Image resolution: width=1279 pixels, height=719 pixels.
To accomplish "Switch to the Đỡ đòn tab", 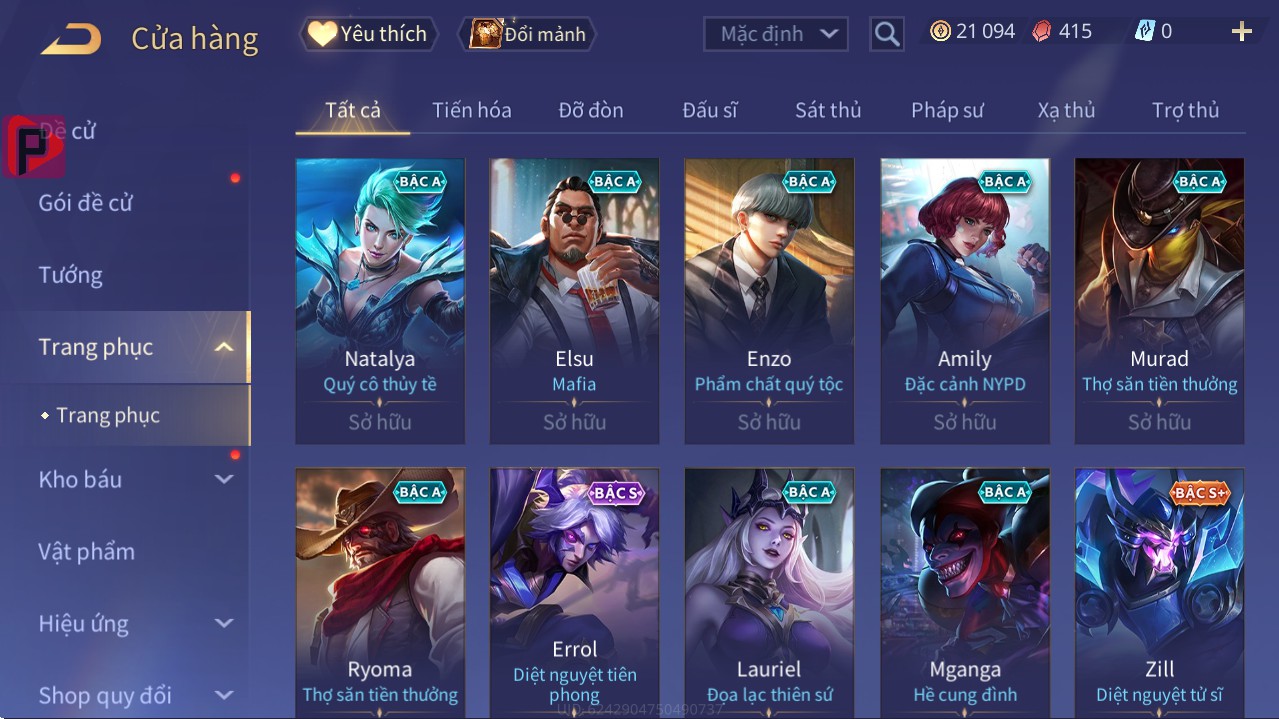I will 590,110.
